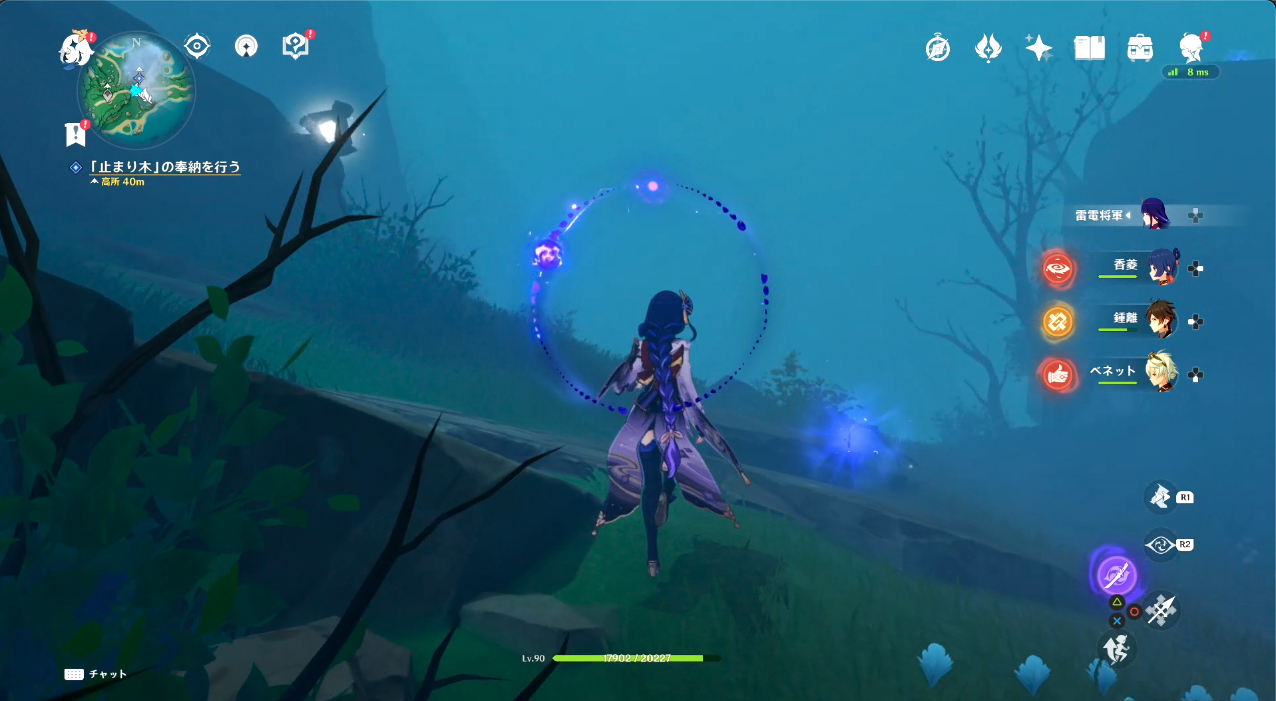
Task: Switch to party member 鍾離
Action: pyautogui.click(x=1161, y=320)
